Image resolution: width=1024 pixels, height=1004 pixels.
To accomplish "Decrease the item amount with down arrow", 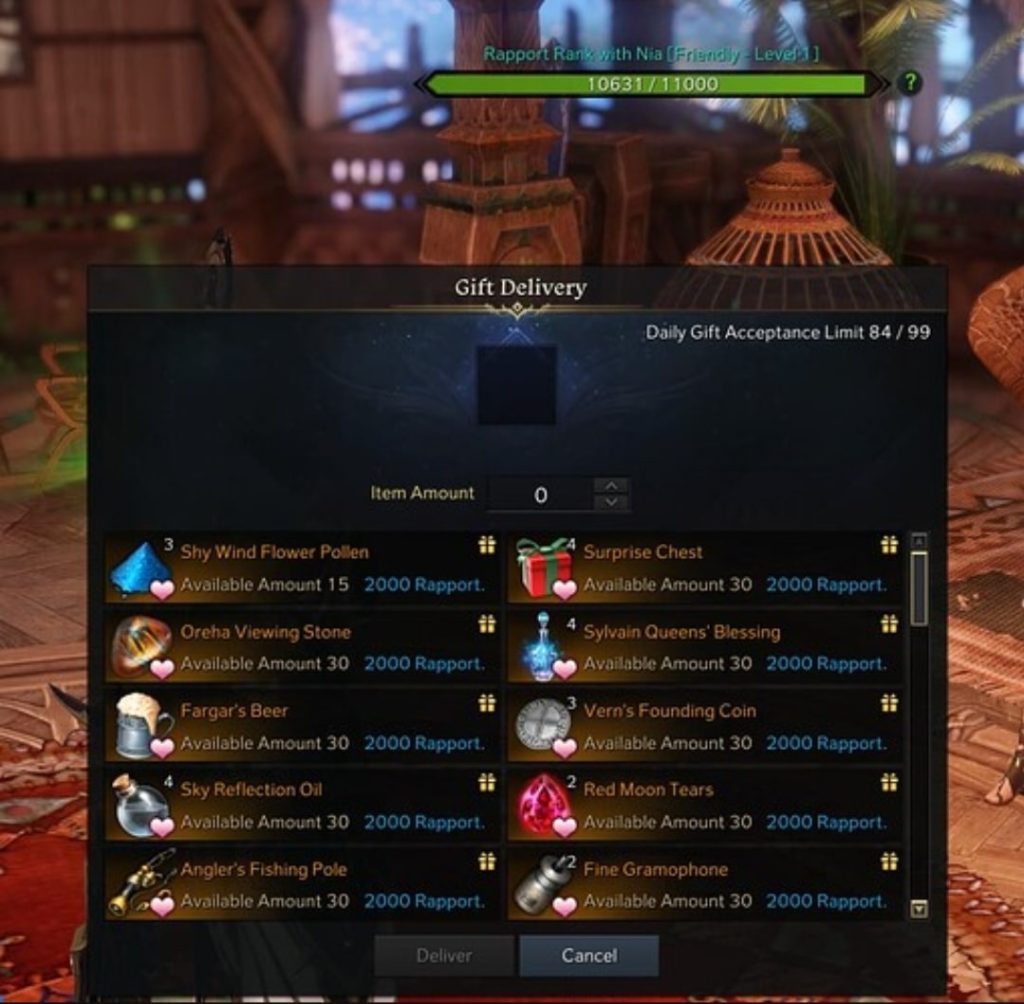I will click(611, 503).
